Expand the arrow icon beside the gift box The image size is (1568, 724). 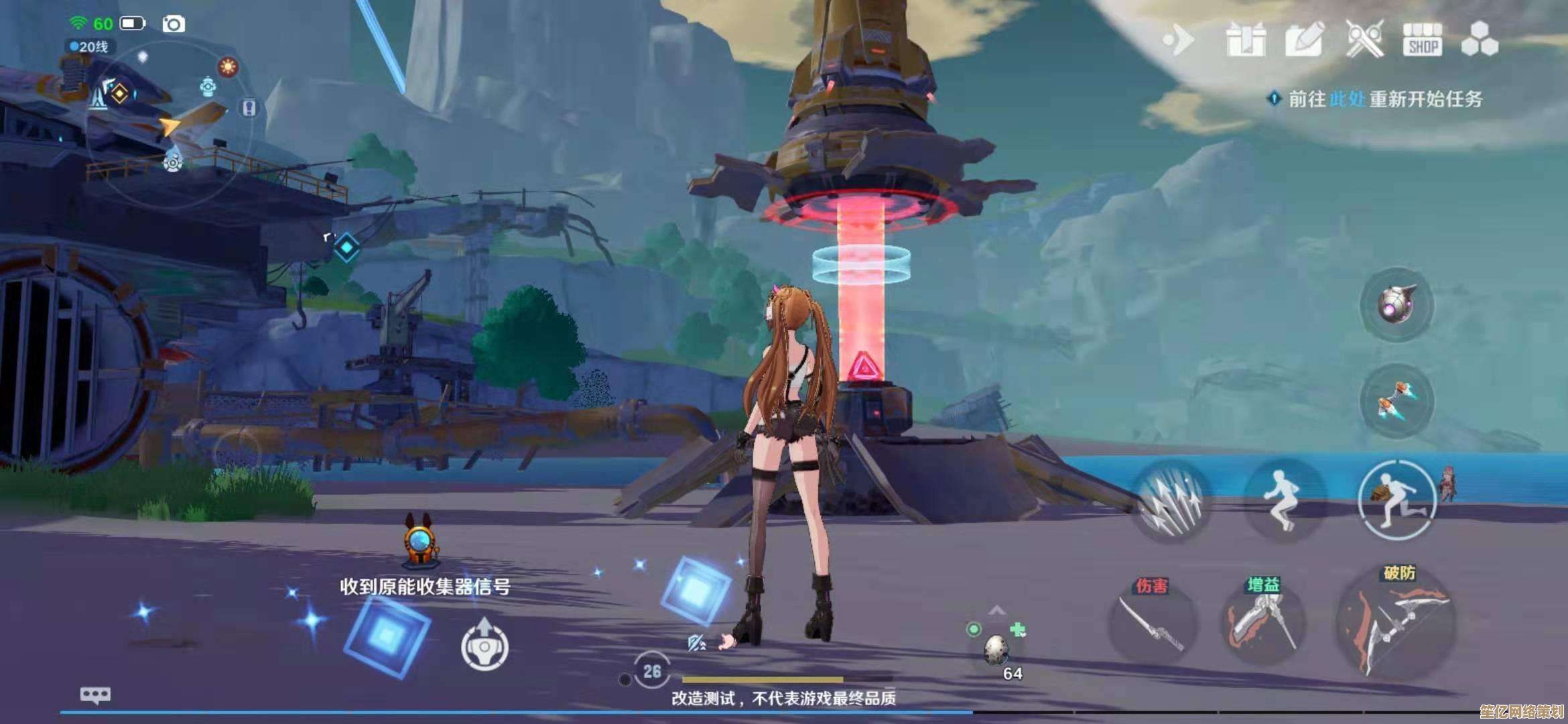coord(1179,40)
